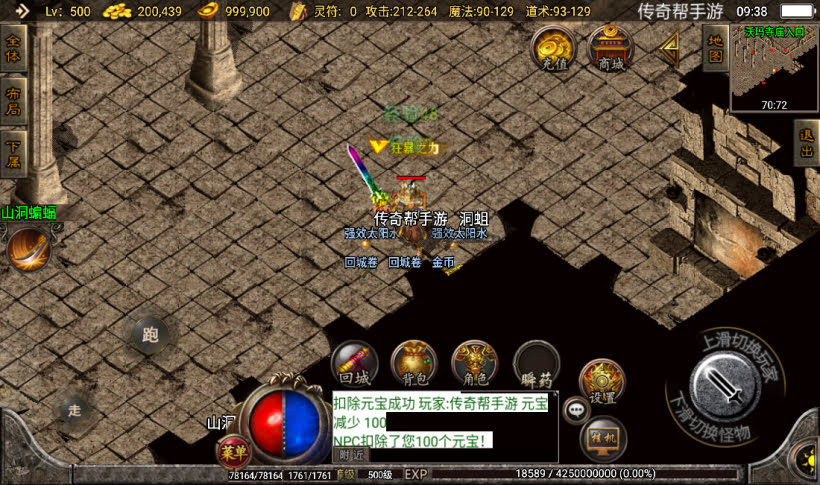Open the chat speech bubble button

point(576,408)
